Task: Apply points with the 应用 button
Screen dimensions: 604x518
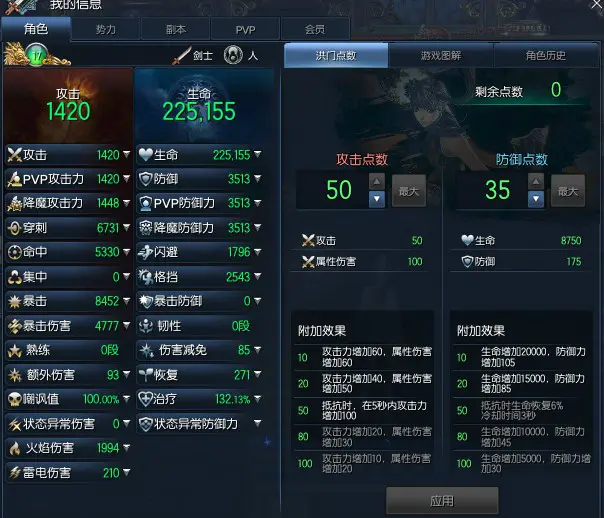Action: point(441,500)
